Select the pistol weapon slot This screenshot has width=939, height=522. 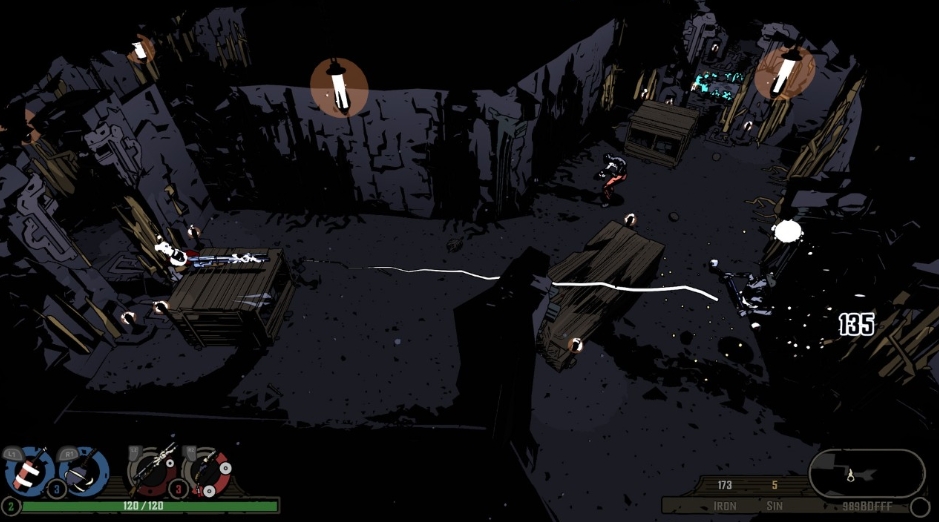click(x=206, y=470)
